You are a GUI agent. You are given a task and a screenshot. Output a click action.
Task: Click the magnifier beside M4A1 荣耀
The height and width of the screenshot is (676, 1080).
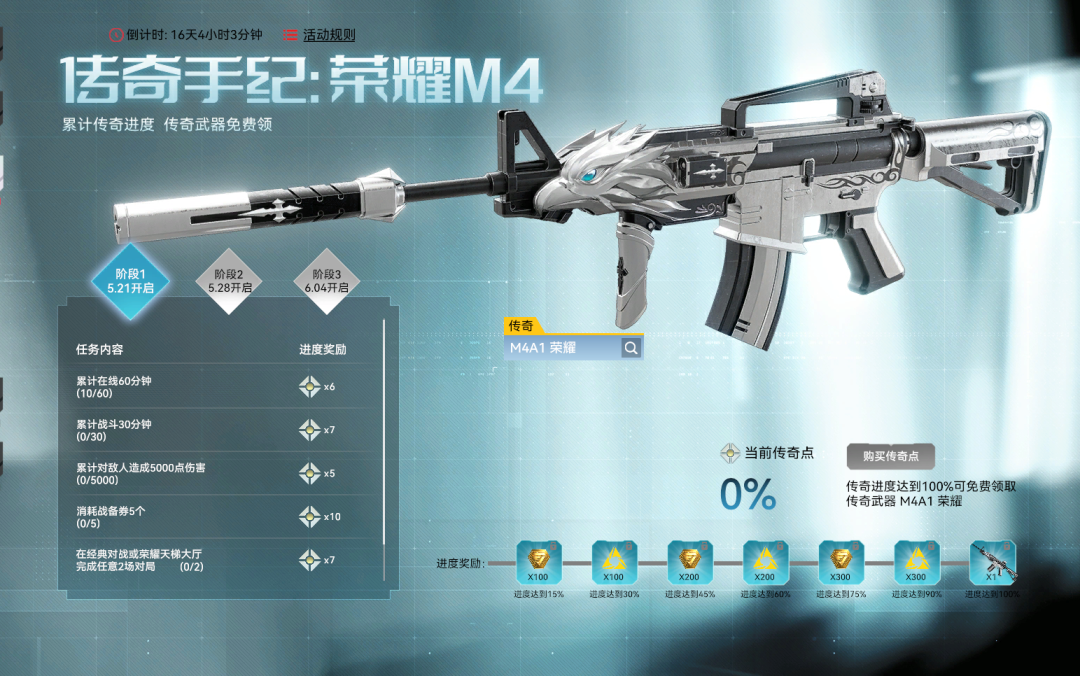[x=631, y=348]
